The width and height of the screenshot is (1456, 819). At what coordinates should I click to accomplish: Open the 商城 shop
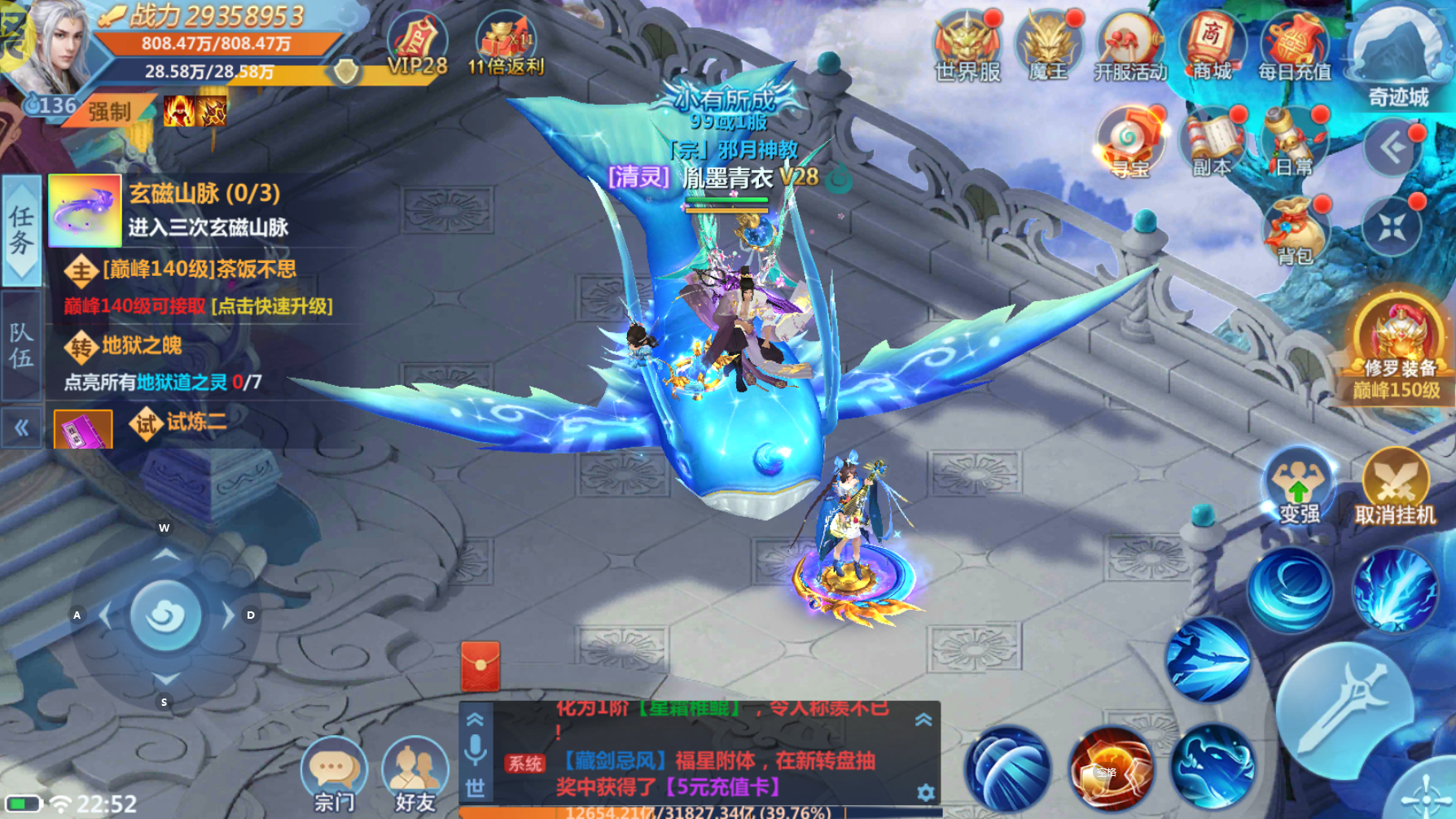[1212, 45]
